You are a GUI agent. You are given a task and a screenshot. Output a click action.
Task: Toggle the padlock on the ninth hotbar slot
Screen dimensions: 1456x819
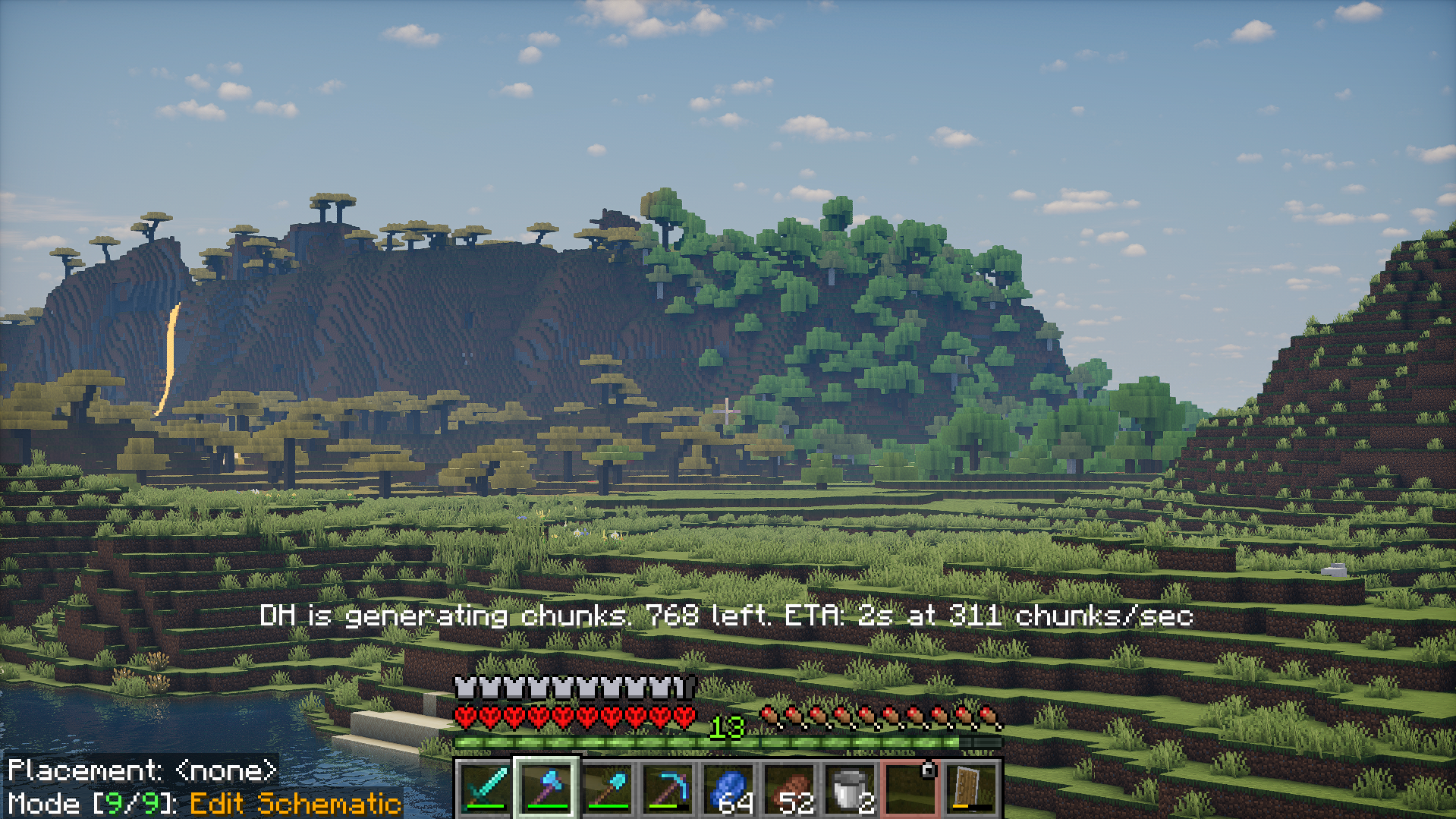927,769
